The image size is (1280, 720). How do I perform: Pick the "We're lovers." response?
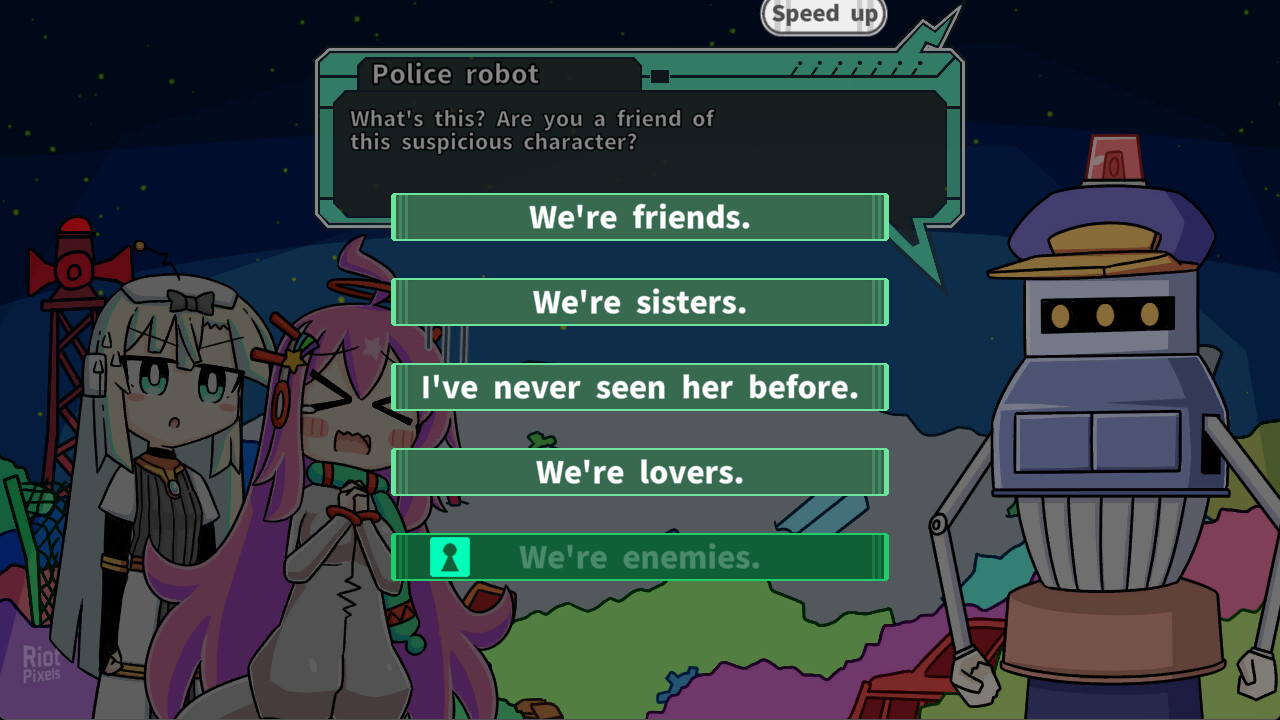click(640, 472)
